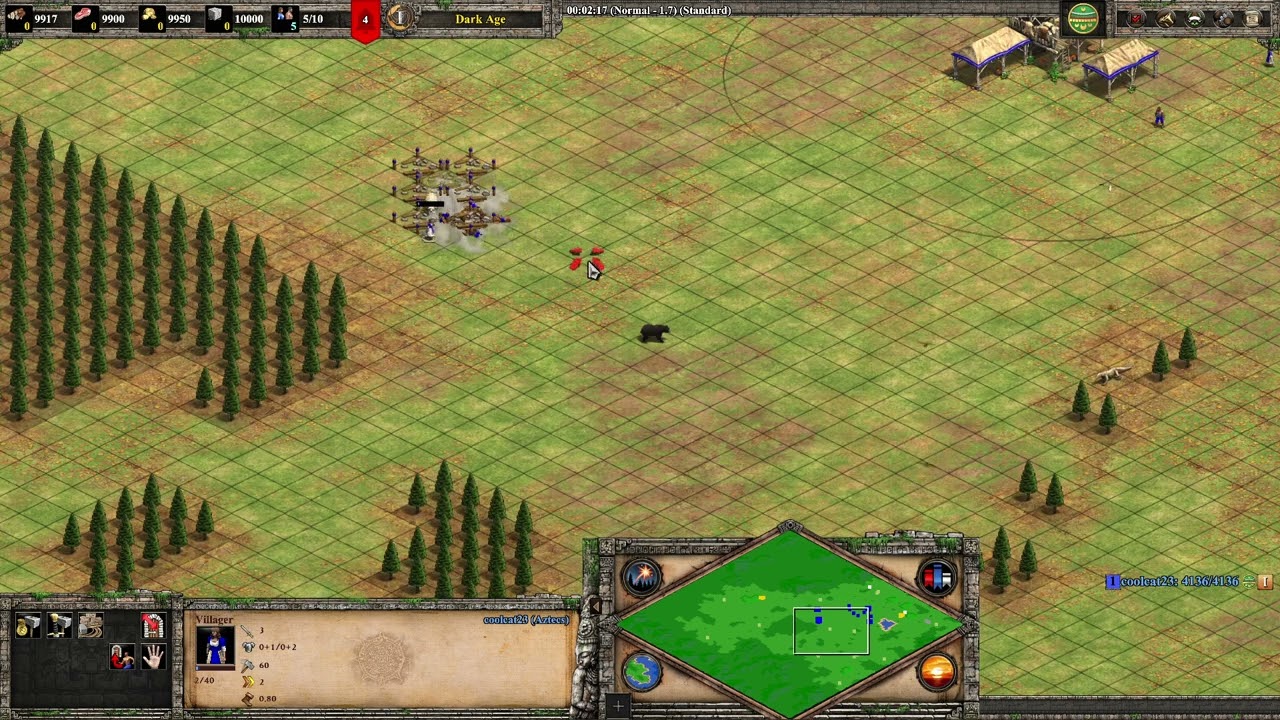The width and height of the screenshot is (1280, 720).
Task: Open the Aztec civilization emblem
Action: (1083, 18)
